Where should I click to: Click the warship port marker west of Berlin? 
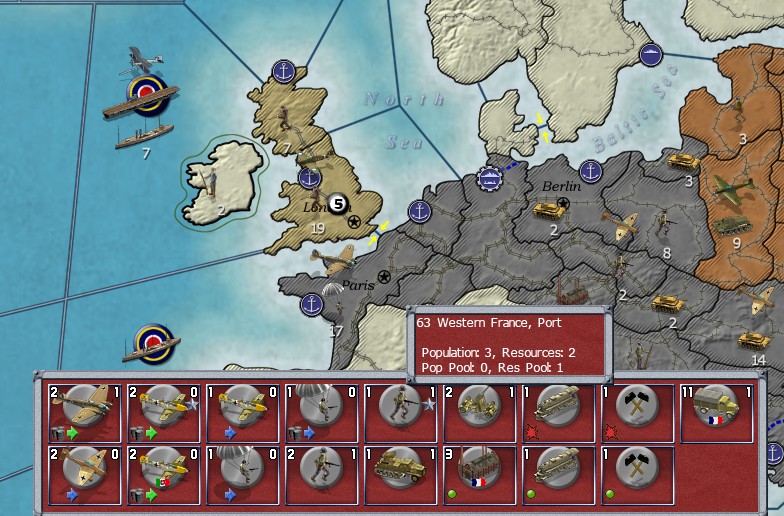[490, 179]
